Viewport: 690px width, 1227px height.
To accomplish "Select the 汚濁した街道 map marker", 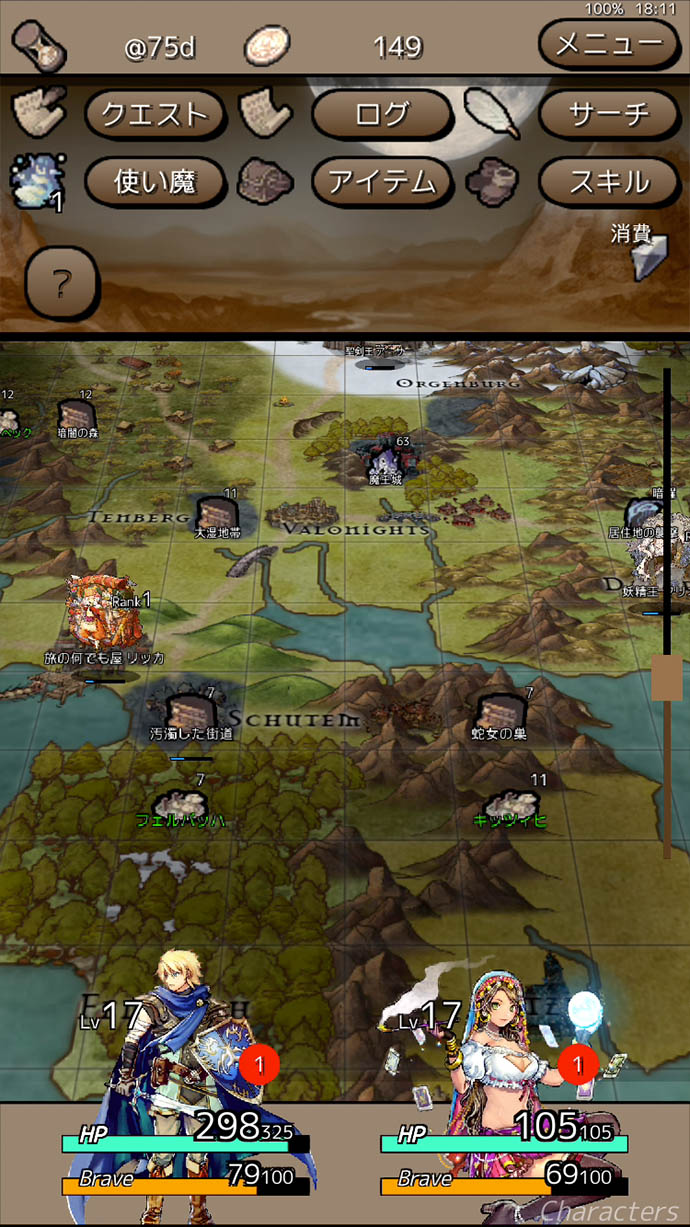I will tap(190, 713).
